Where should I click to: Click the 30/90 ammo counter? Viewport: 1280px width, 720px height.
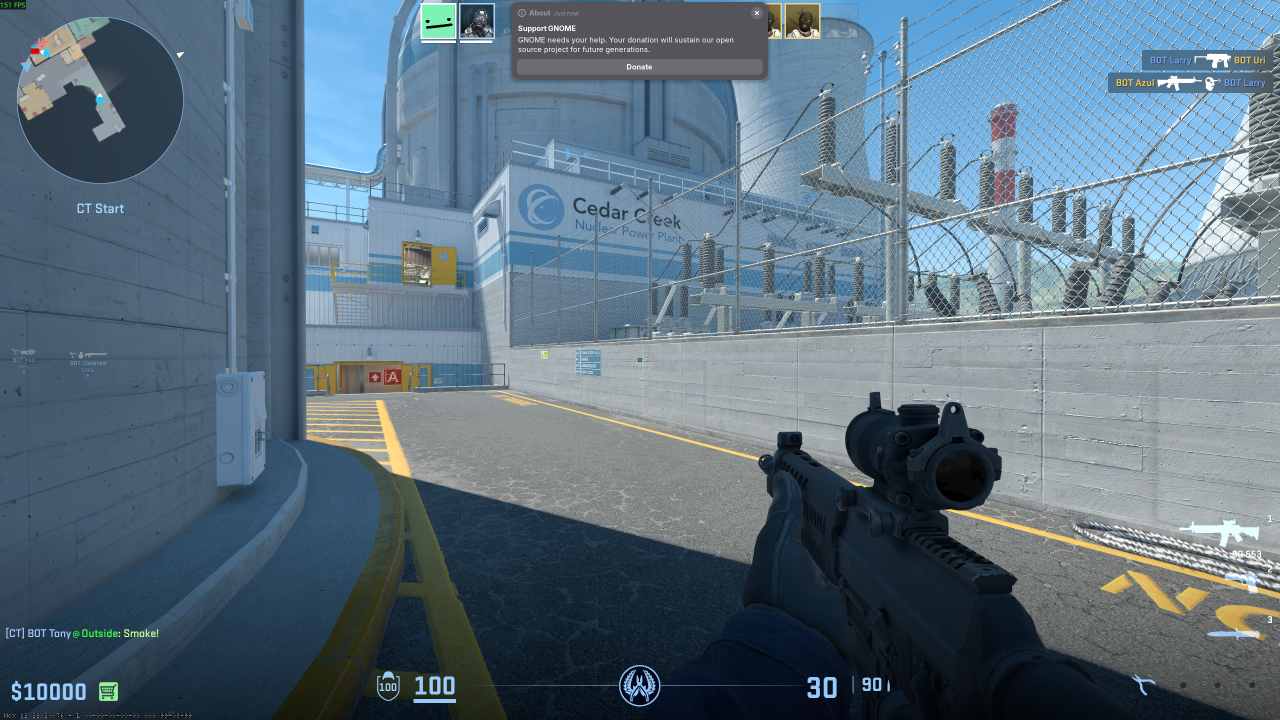(838, 687)
